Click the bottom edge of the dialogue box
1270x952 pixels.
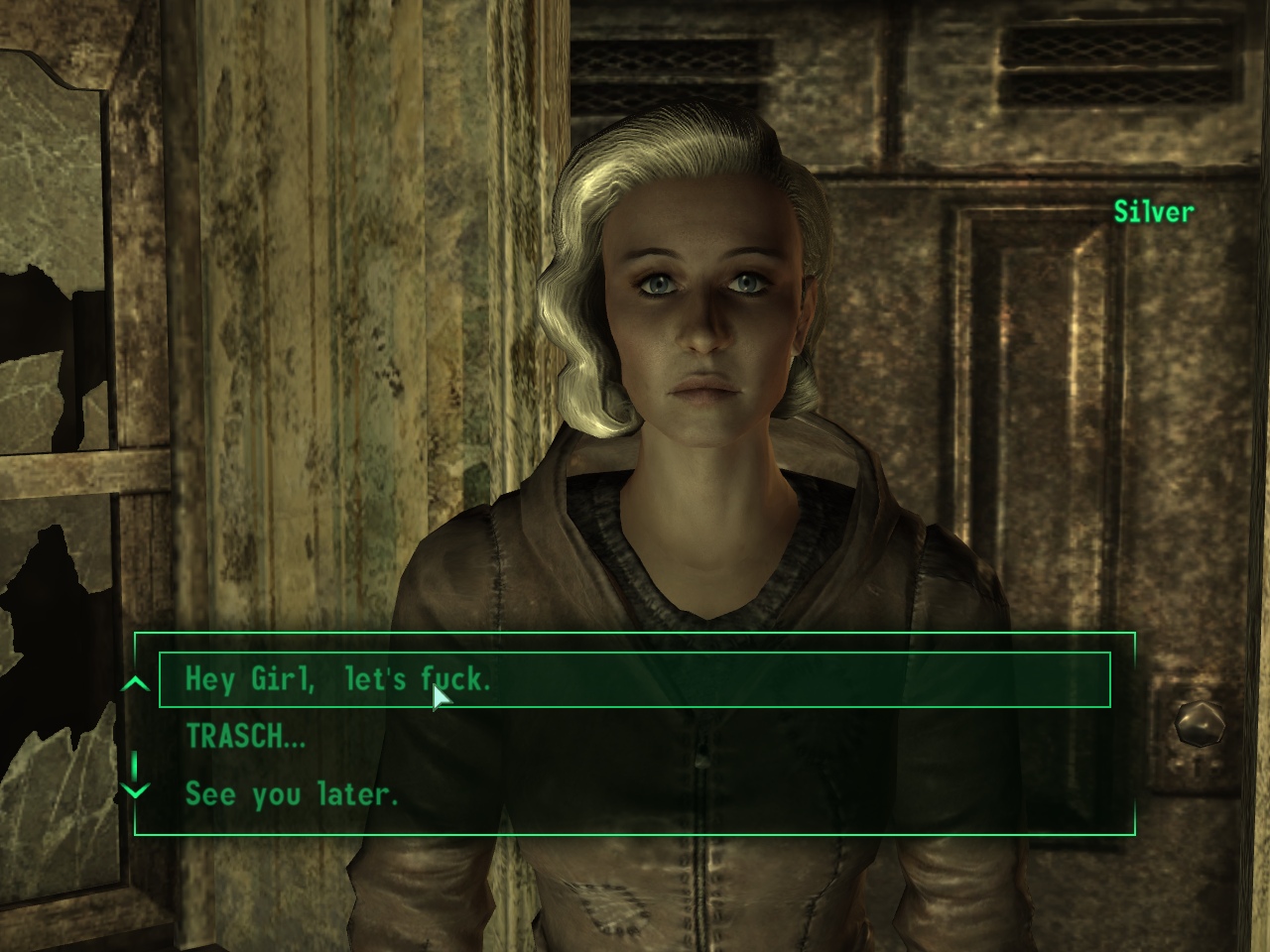(635, 836)
